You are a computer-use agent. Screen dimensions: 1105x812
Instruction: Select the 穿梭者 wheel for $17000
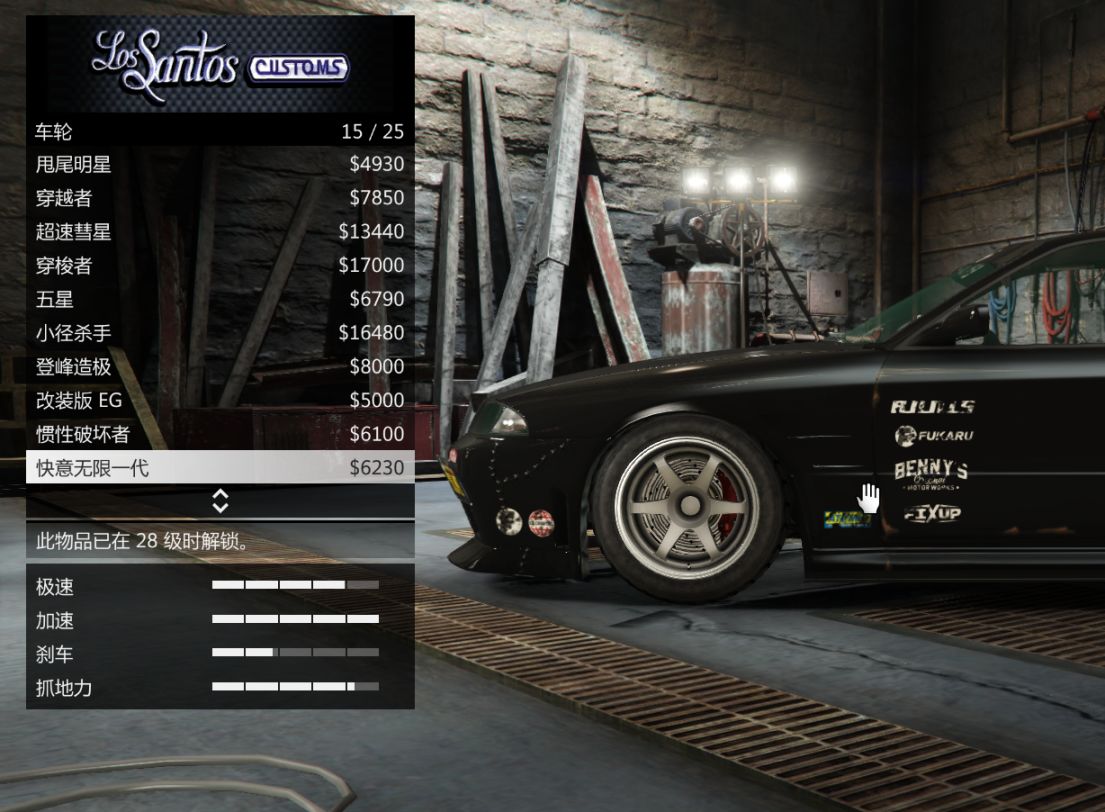tap(220, 266)
